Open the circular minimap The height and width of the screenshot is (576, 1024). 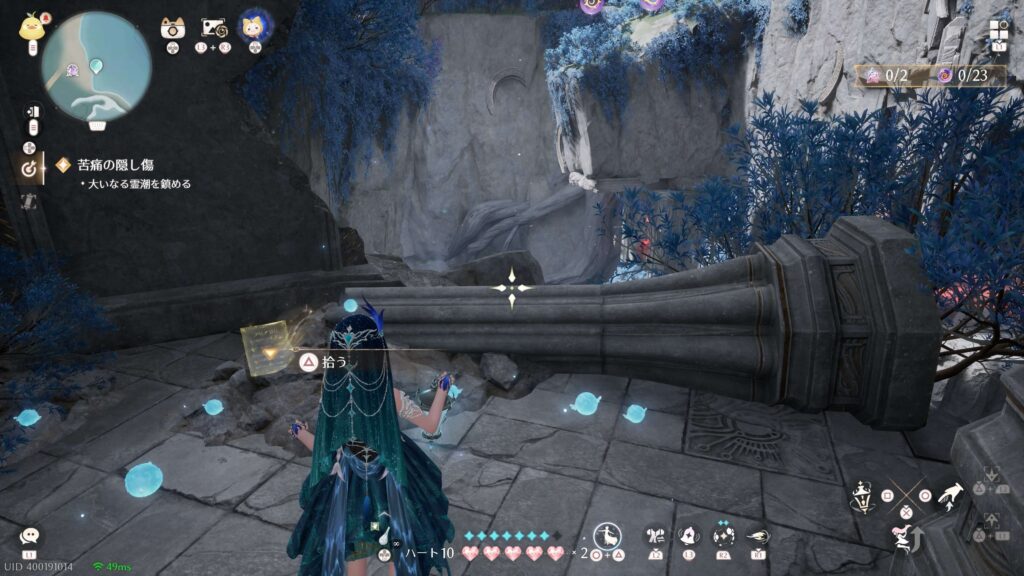click(96, 66)
